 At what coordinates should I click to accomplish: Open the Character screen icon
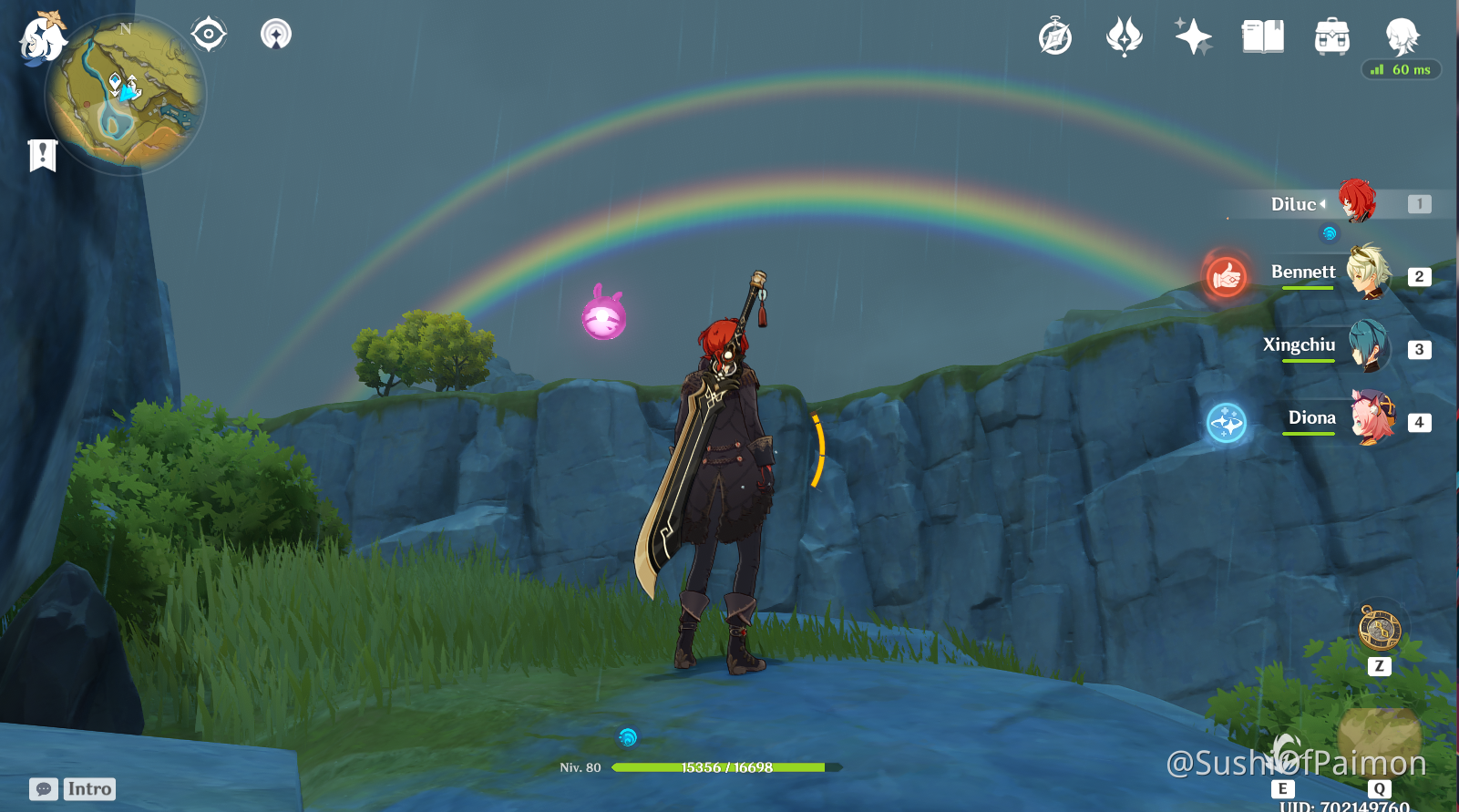tap(1402, 36)
